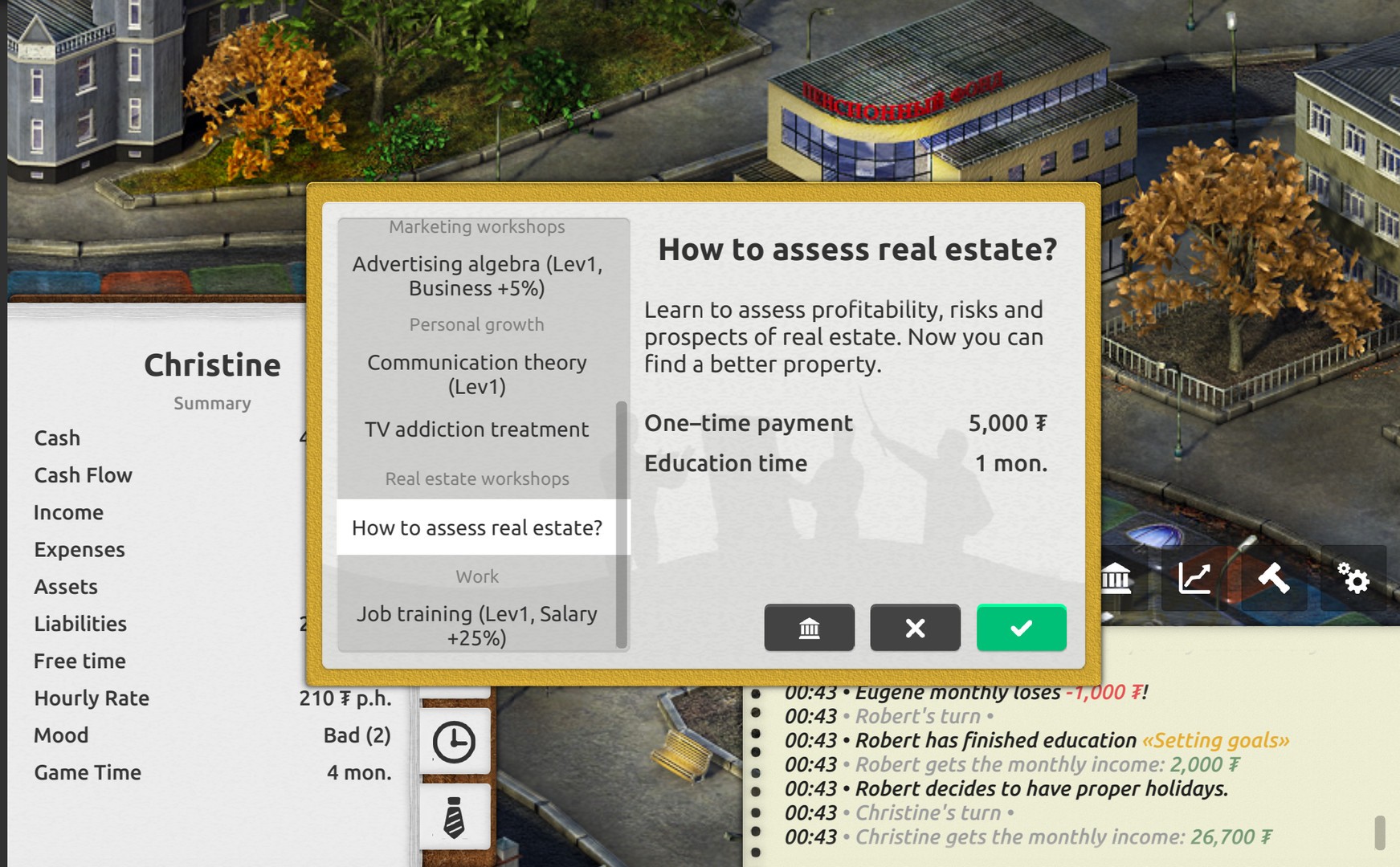Select 'Job training (Lev1, Salary +25%)'
This screenshot has height=867, width=1400.
[x=477, y=626]
